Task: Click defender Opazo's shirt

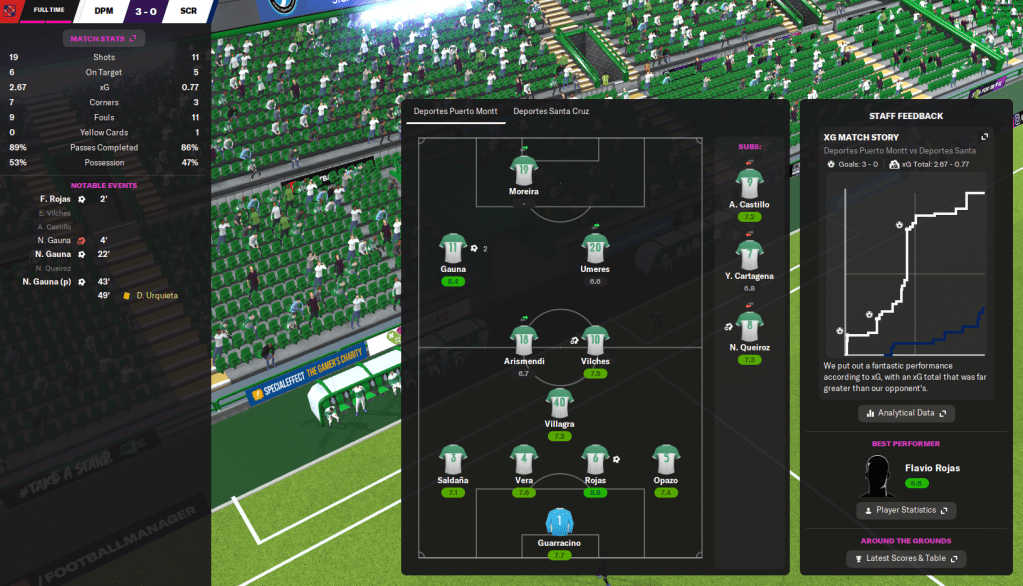Action: 665,460
